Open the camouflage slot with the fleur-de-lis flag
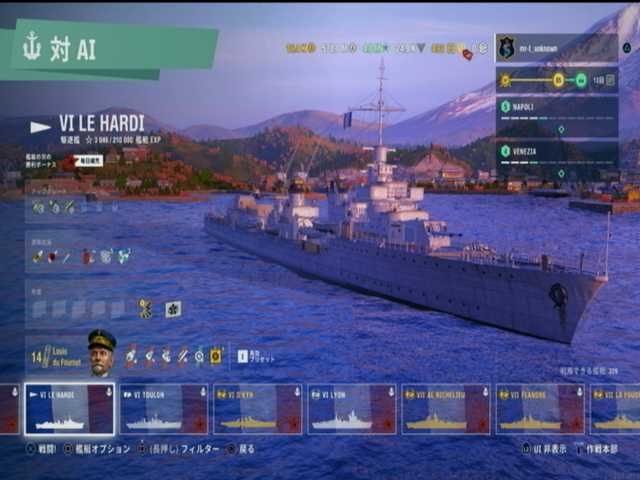This screenshot has width=640, height=480. [x=173, y=309]
